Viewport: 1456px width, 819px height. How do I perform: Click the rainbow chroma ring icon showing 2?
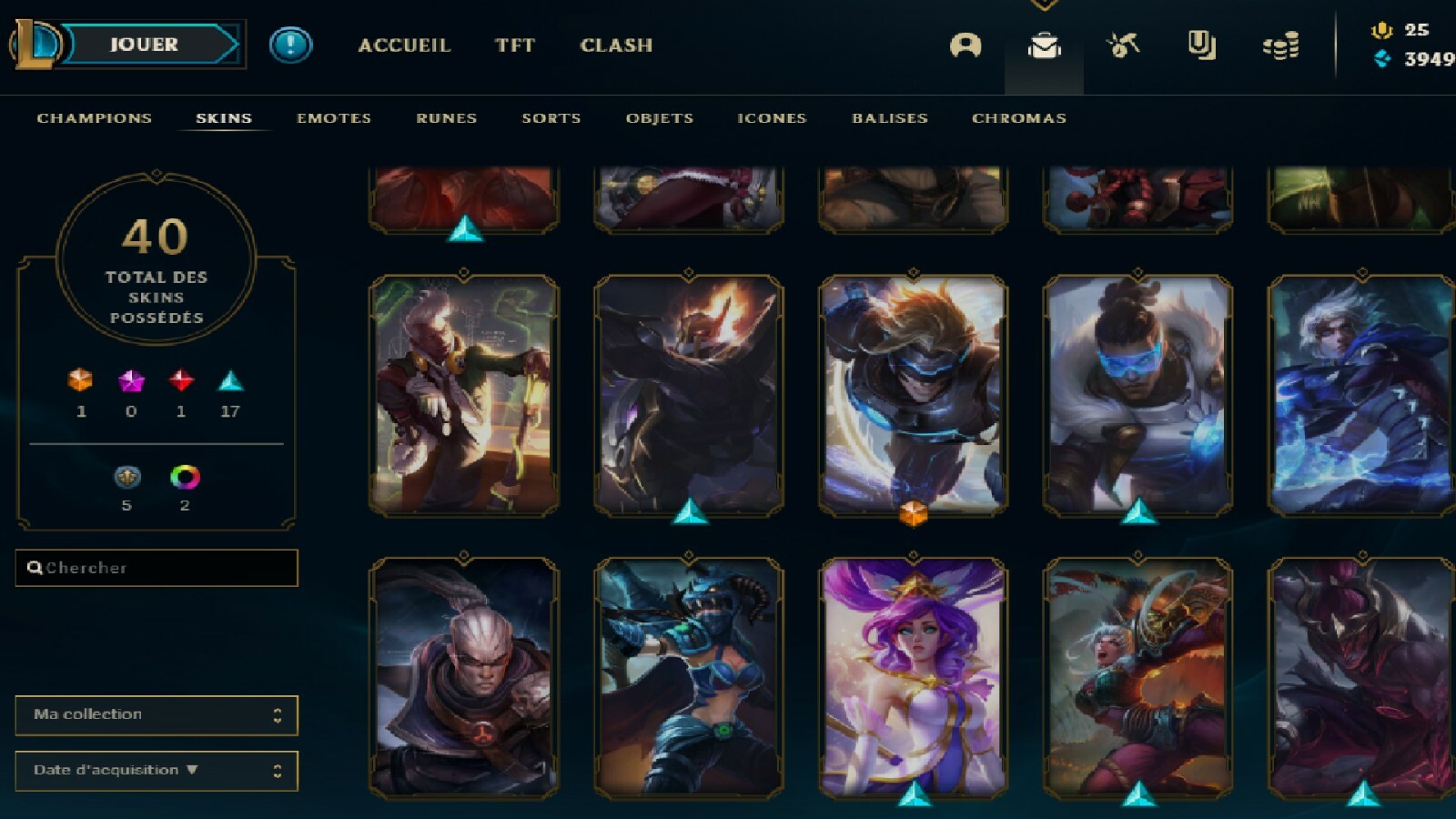(x=186, y=477)
